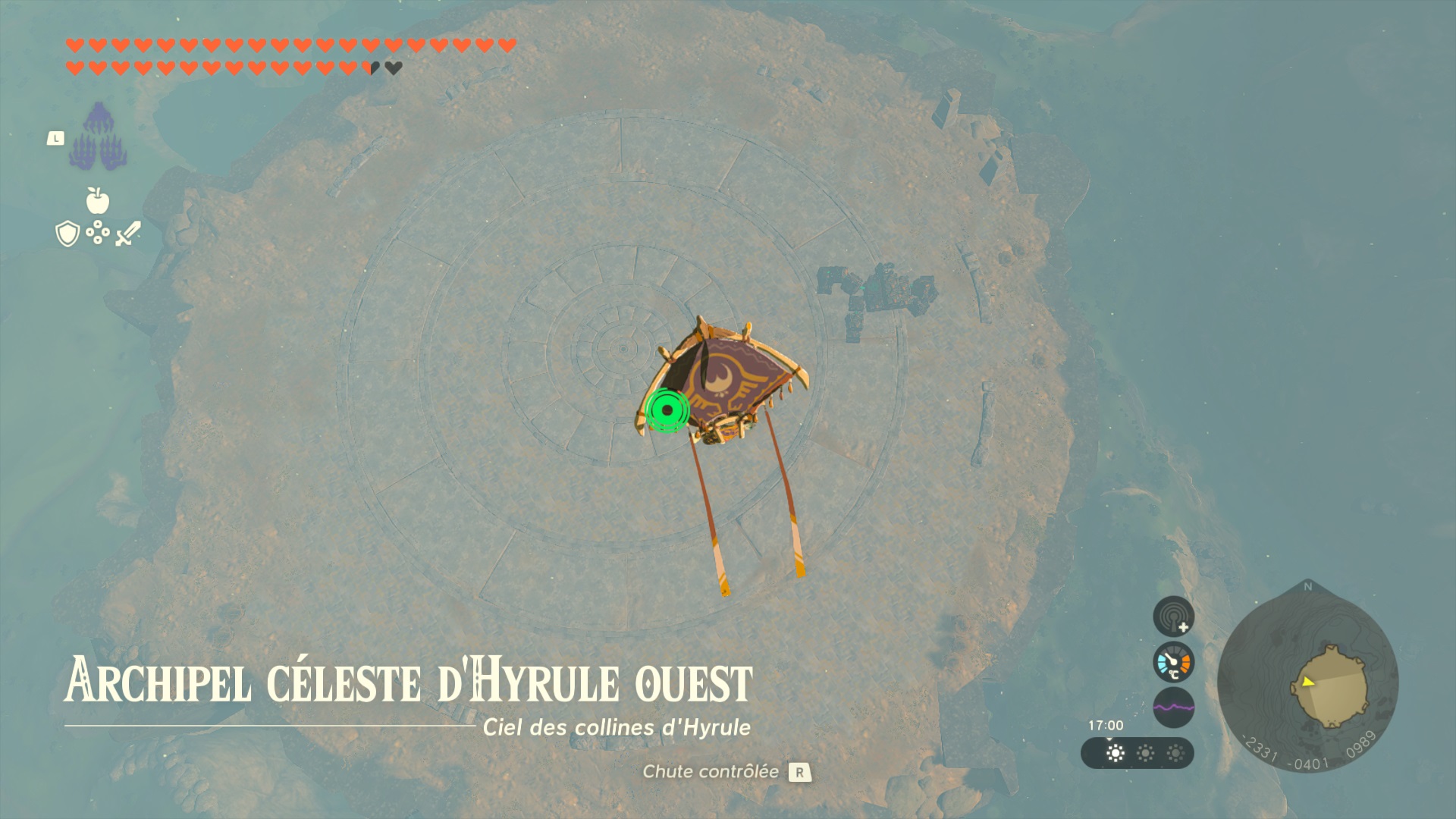The width and height of the screenshot is (1456, 819).
Task: Click the sun weather forecast bar
Action: [x=1137, y=753]
